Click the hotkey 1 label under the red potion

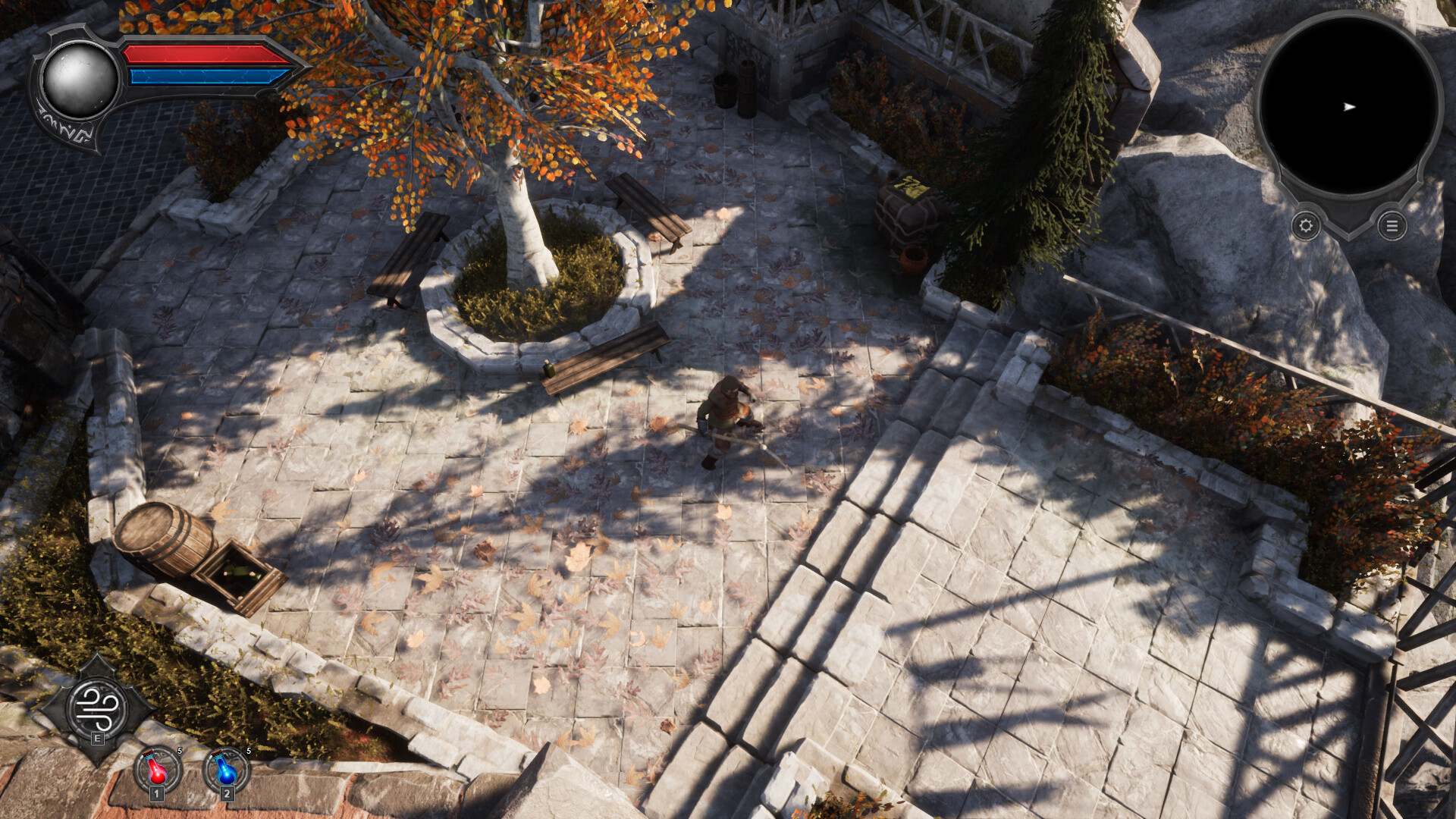[x=155, y=795]
